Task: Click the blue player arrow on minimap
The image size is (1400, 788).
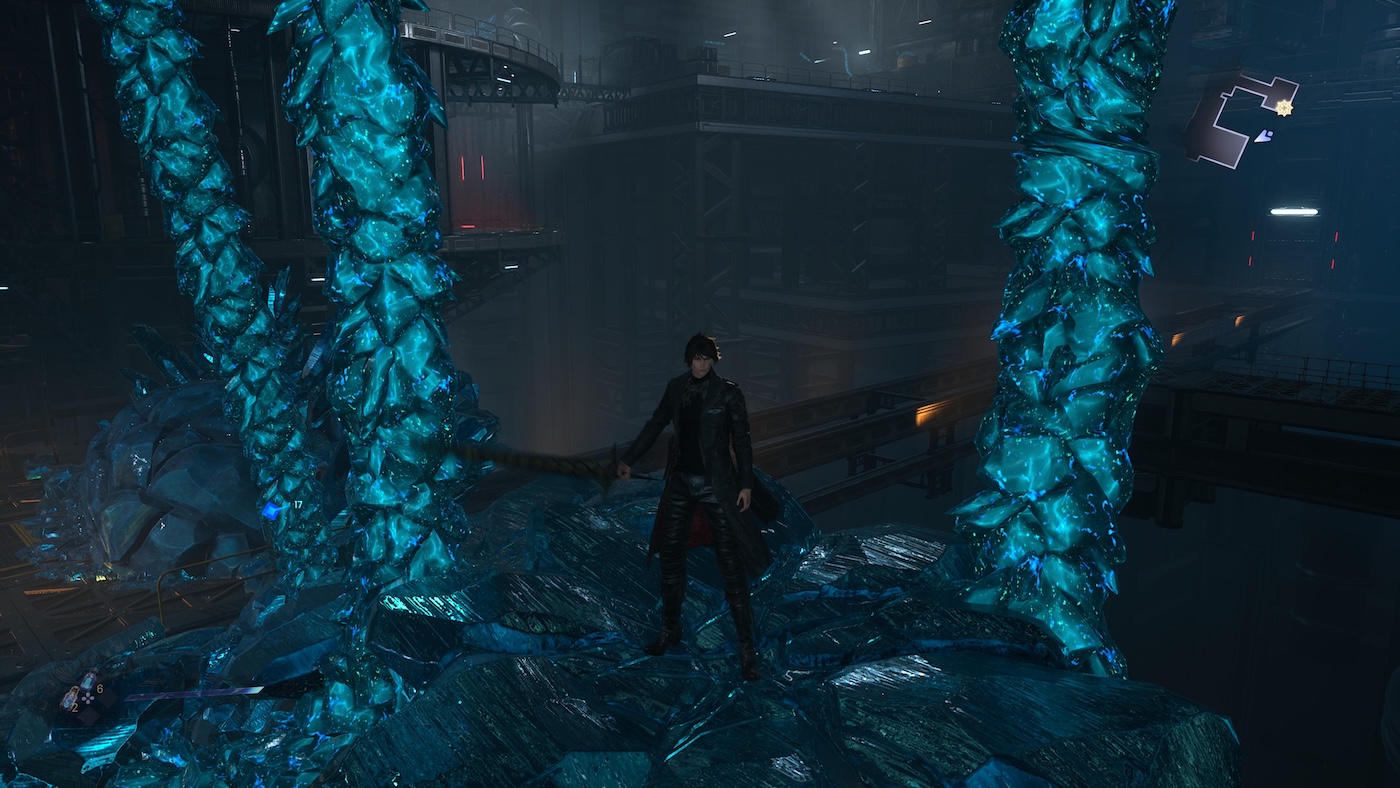Action: click(1264, 136)
